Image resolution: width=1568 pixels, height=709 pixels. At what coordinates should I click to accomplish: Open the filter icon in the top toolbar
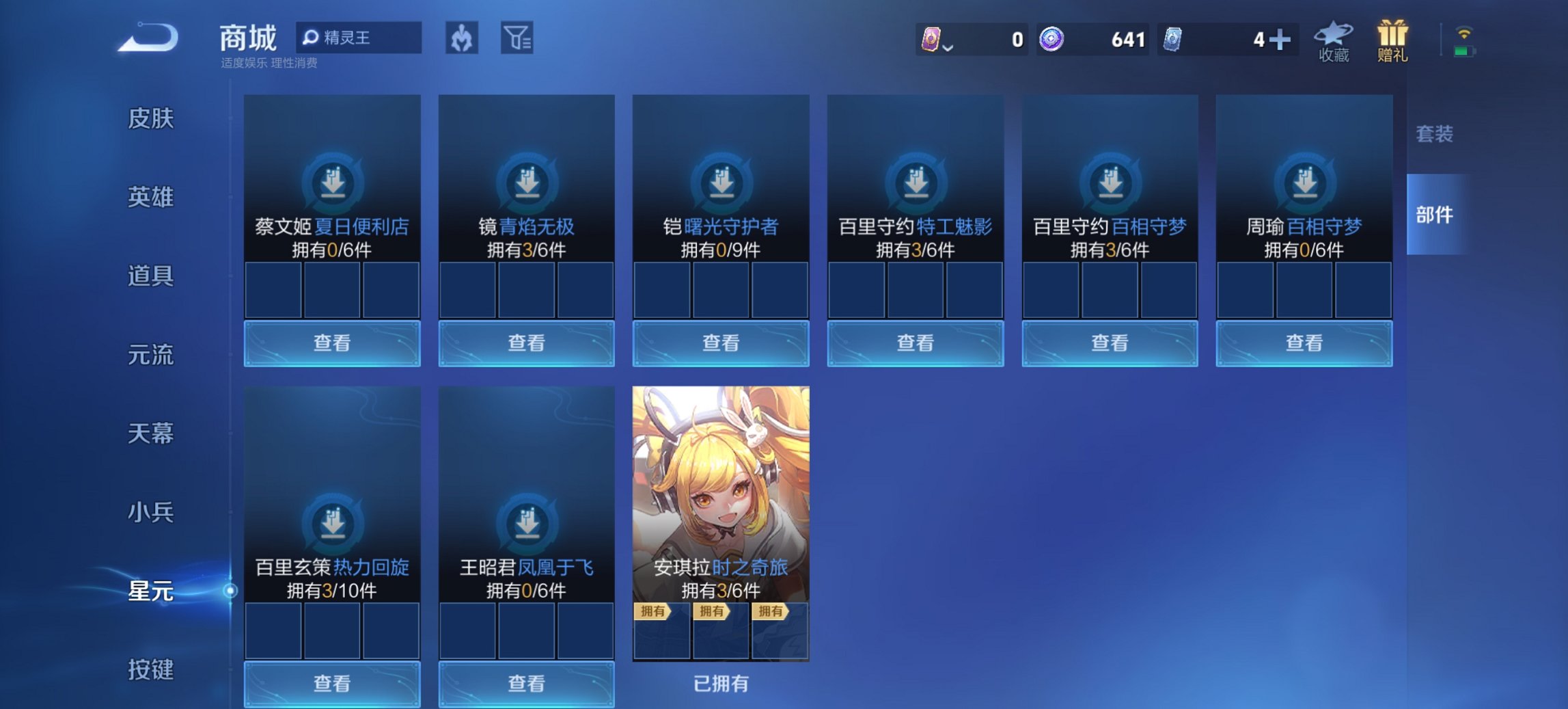(517, 38)
